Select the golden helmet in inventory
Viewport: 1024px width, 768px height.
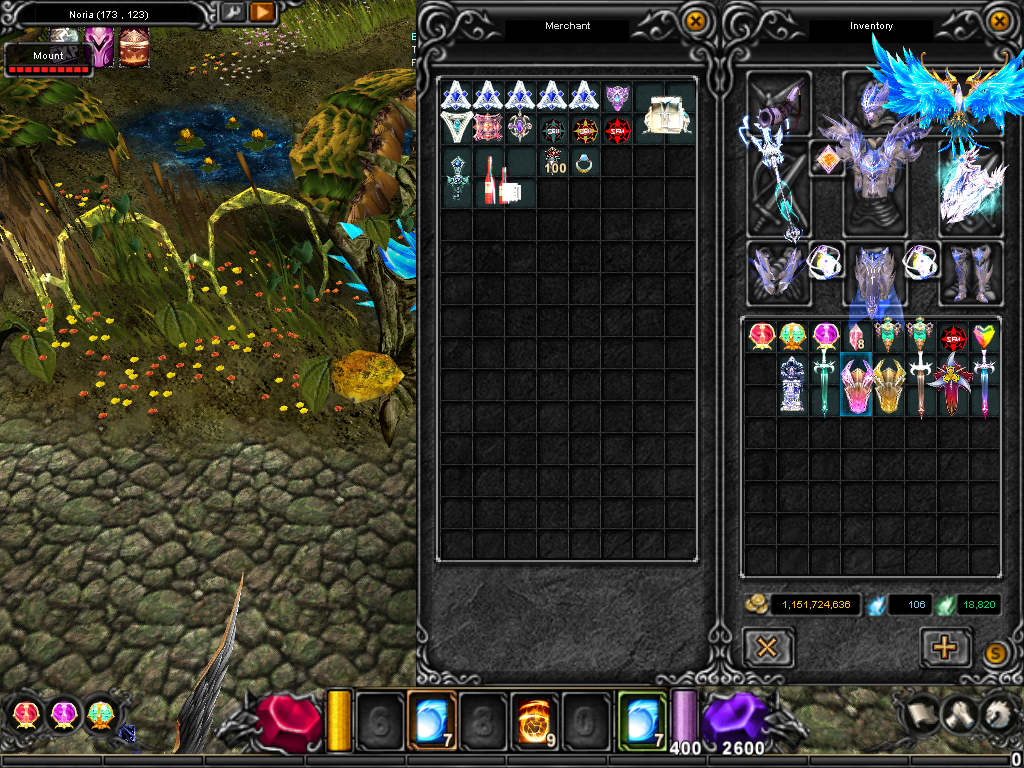[888, 385]
